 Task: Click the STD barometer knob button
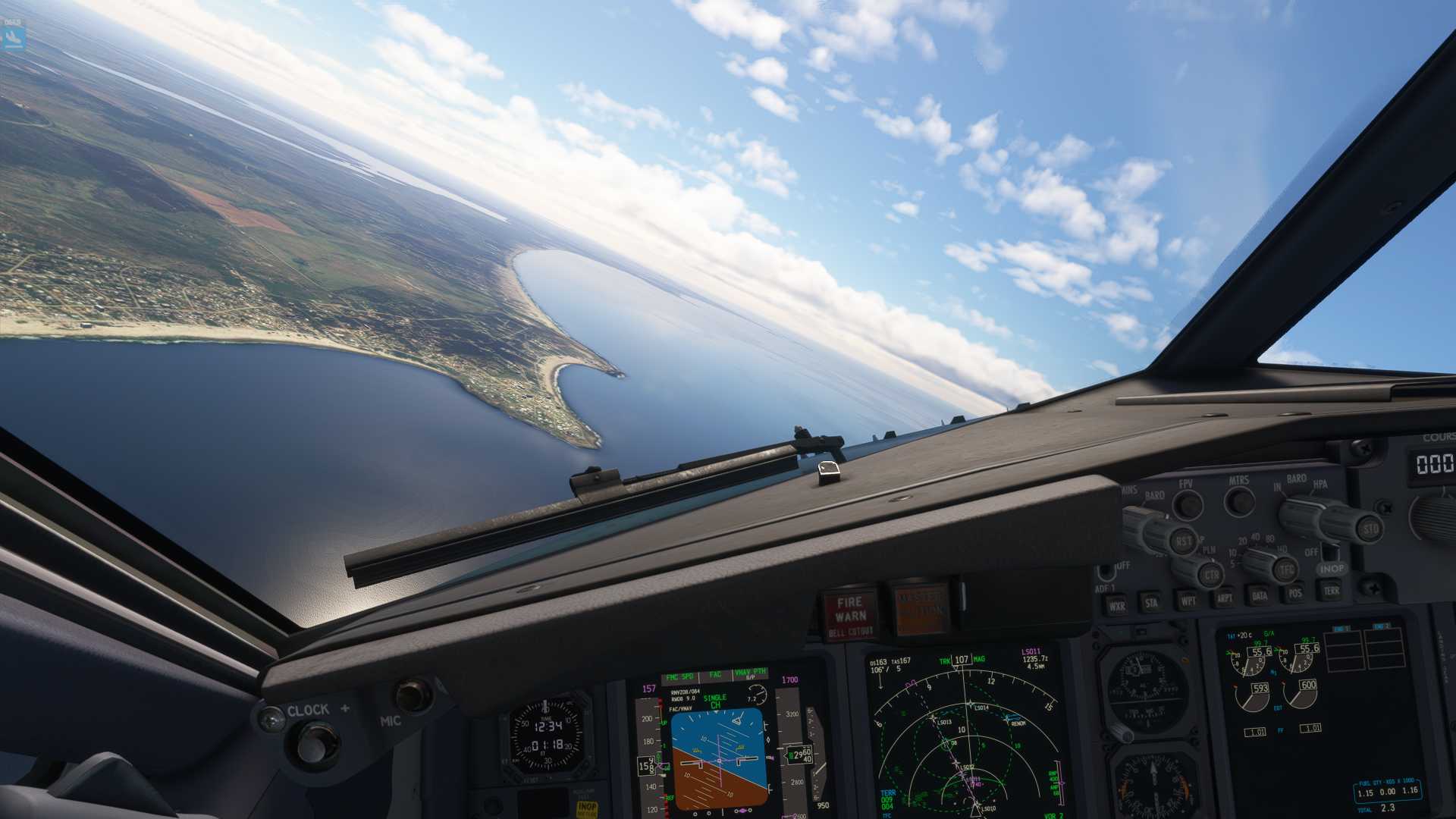[1370, 529]
